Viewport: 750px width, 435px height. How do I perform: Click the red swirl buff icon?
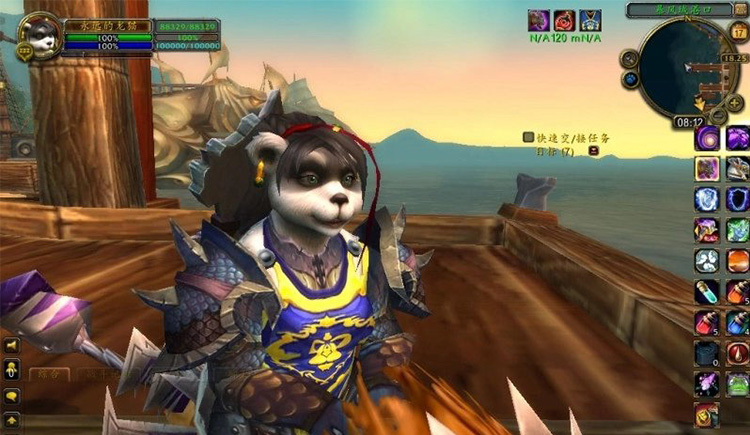point(565,20)
